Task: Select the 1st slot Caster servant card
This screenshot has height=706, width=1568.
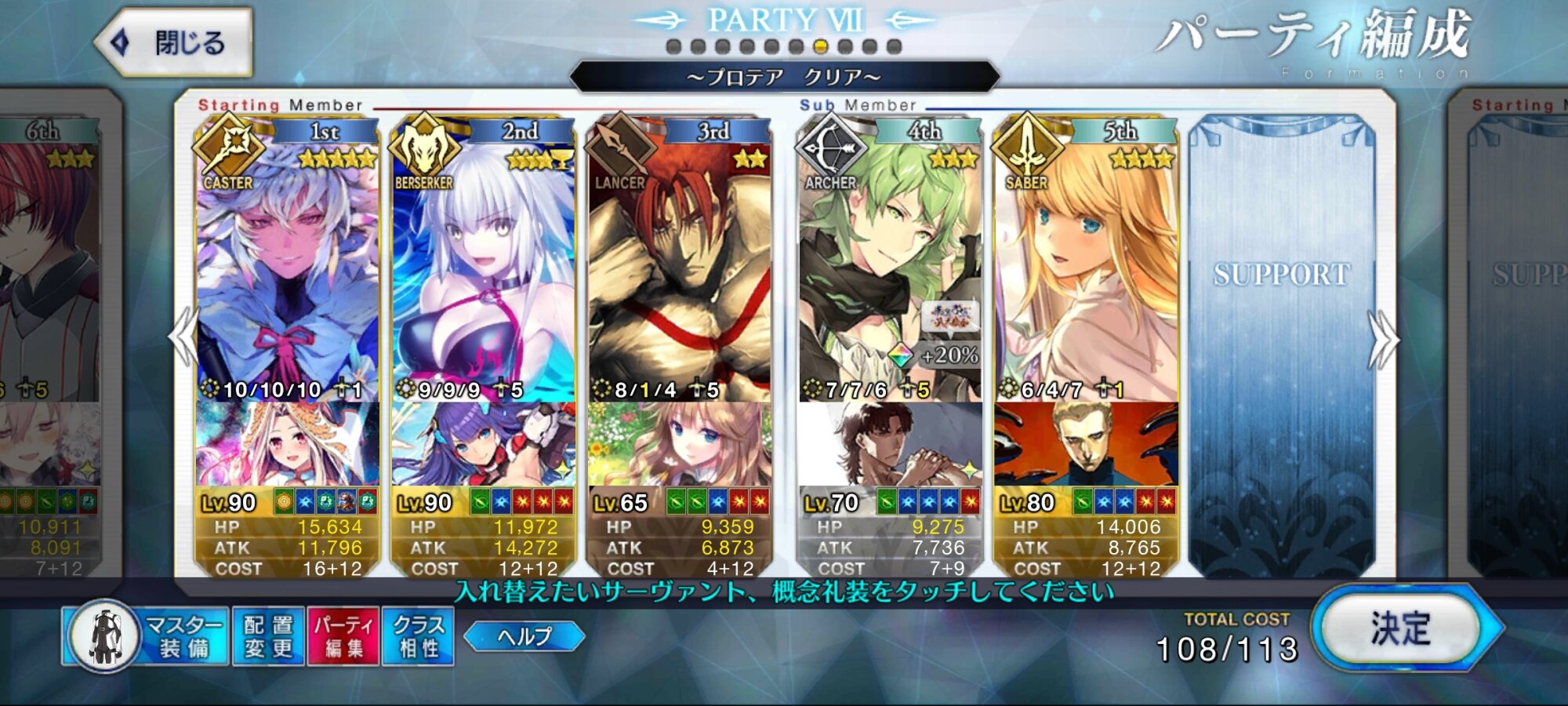Action: 287,275
